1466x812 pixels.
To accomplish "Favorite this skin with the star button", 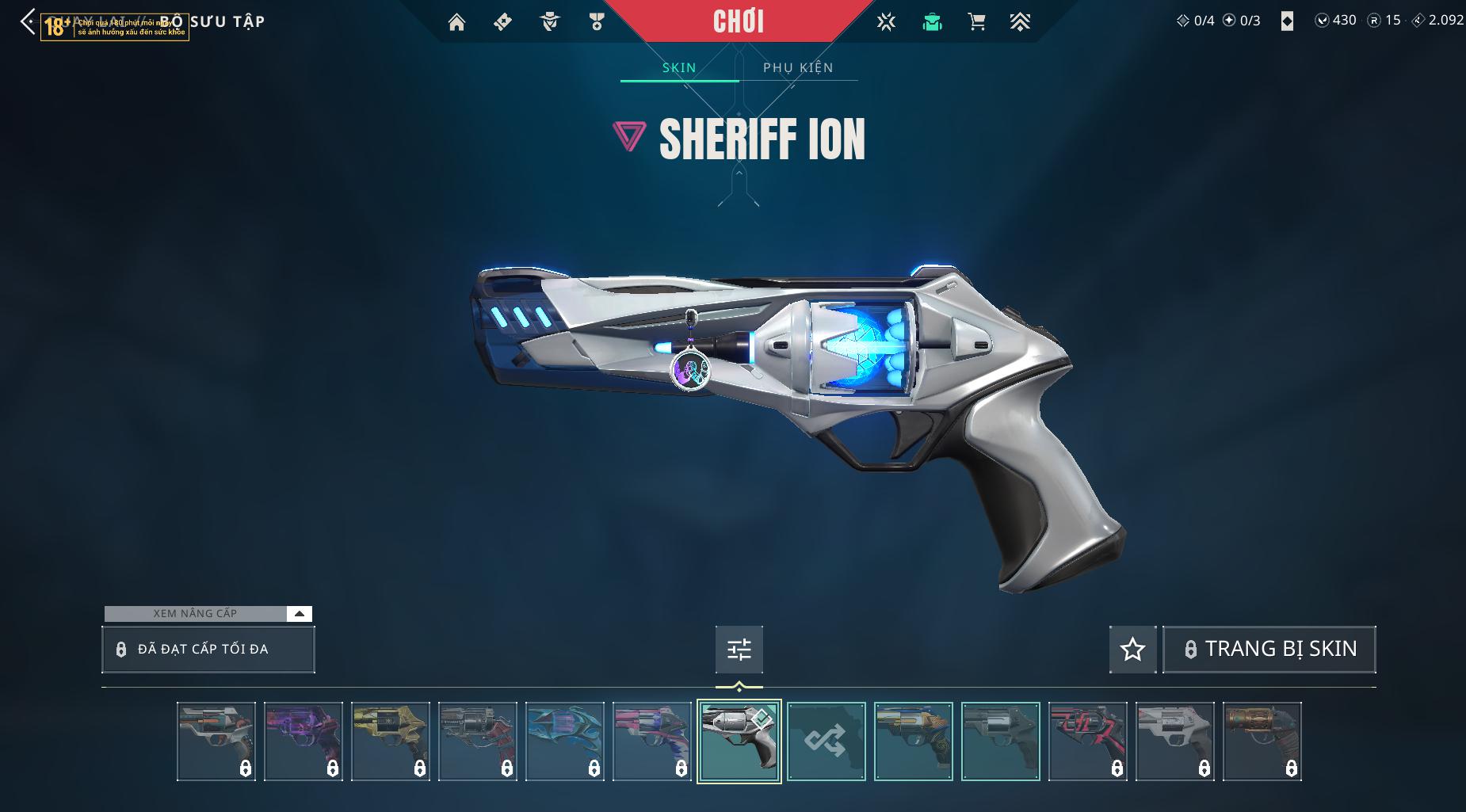I will click(1132, 650).
